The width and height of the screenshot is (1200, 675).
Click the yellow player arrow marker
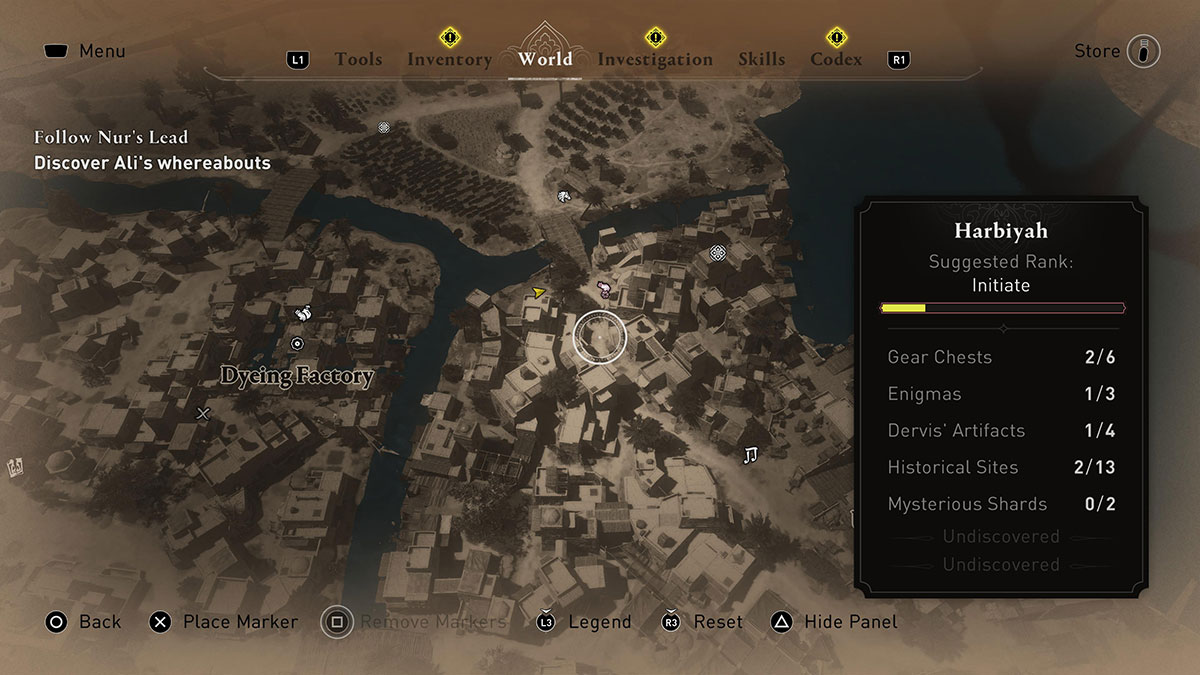click(539, 292)
